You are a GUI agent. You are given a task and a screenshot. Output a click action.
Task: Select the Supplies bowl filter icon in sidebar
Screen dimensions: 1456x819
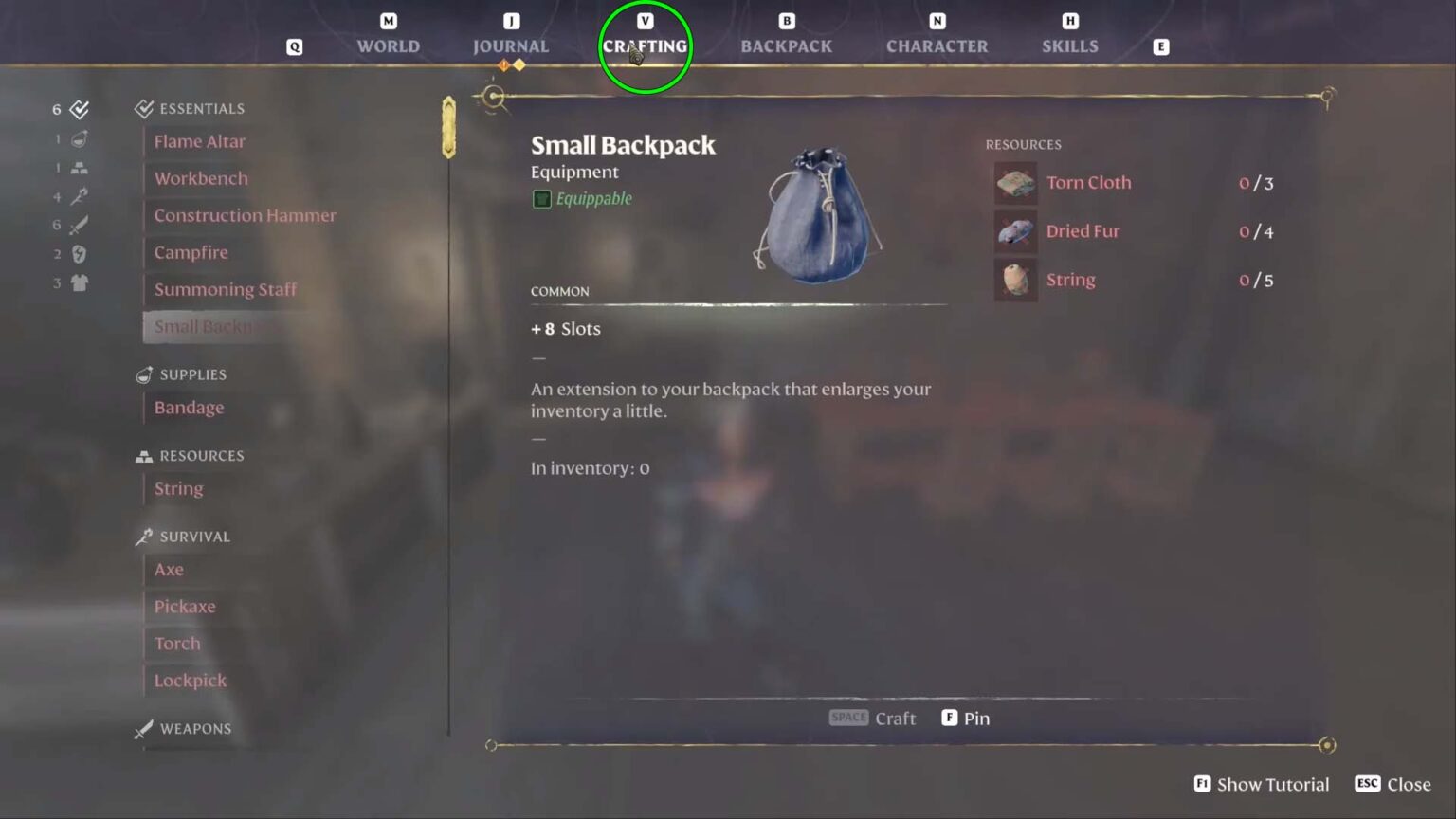[x=81, y=138]
